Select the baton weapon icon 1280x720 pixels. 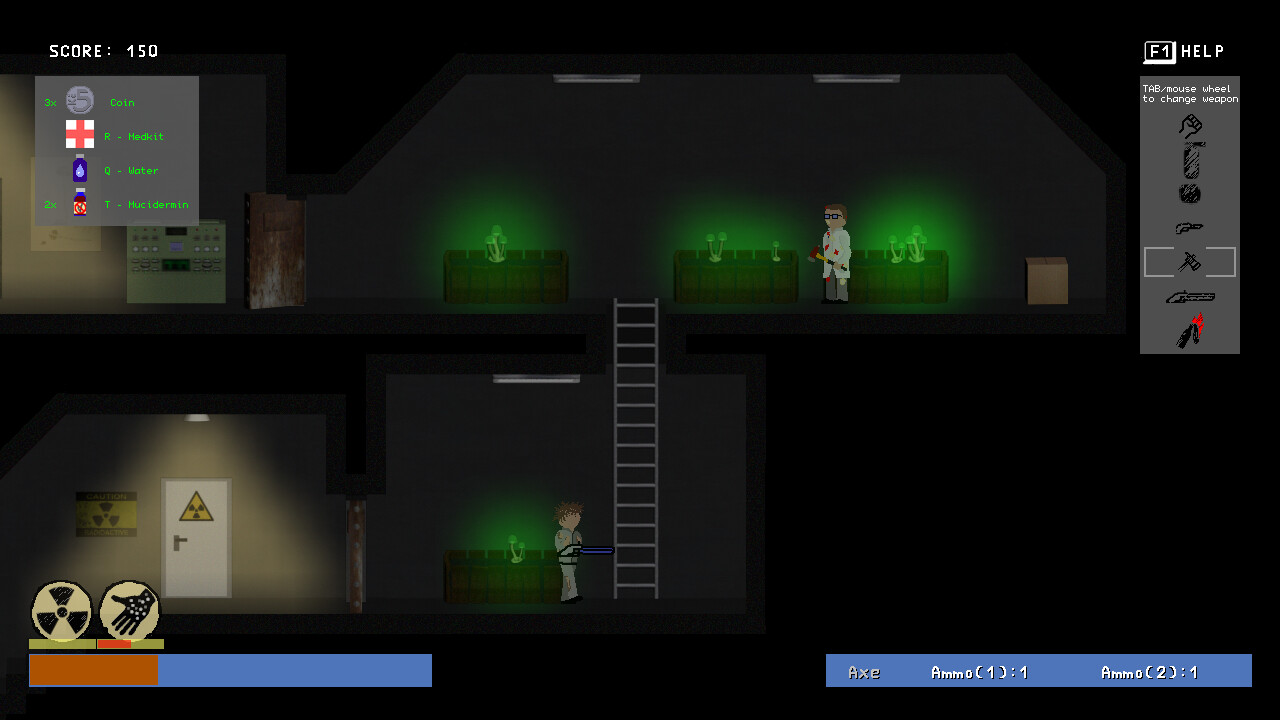pyautogui.click(x=1190, y=158)
